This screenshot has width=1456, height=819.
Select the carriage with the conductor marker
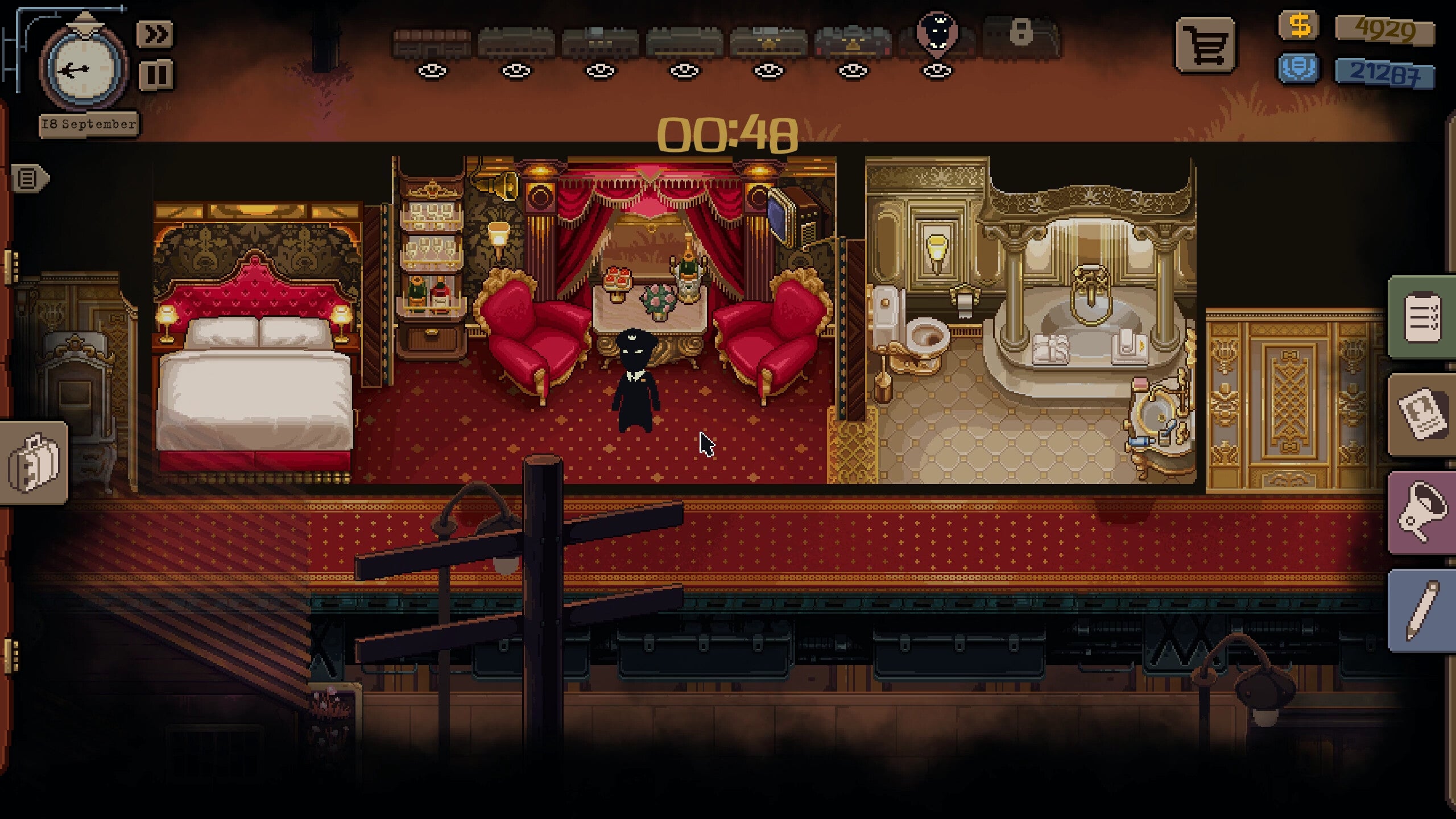[x=936, y=37]
